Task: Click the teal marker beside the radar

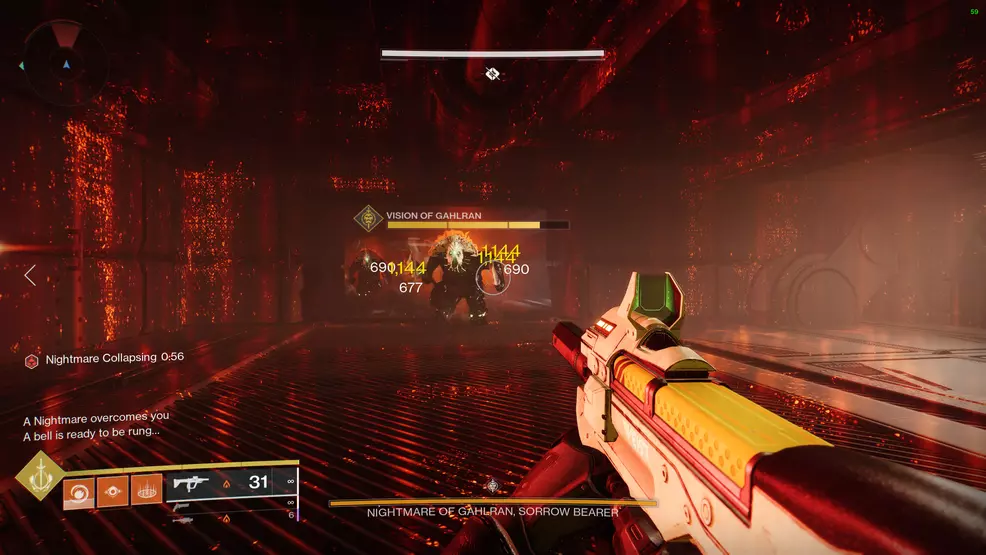Action: point(21,66)
